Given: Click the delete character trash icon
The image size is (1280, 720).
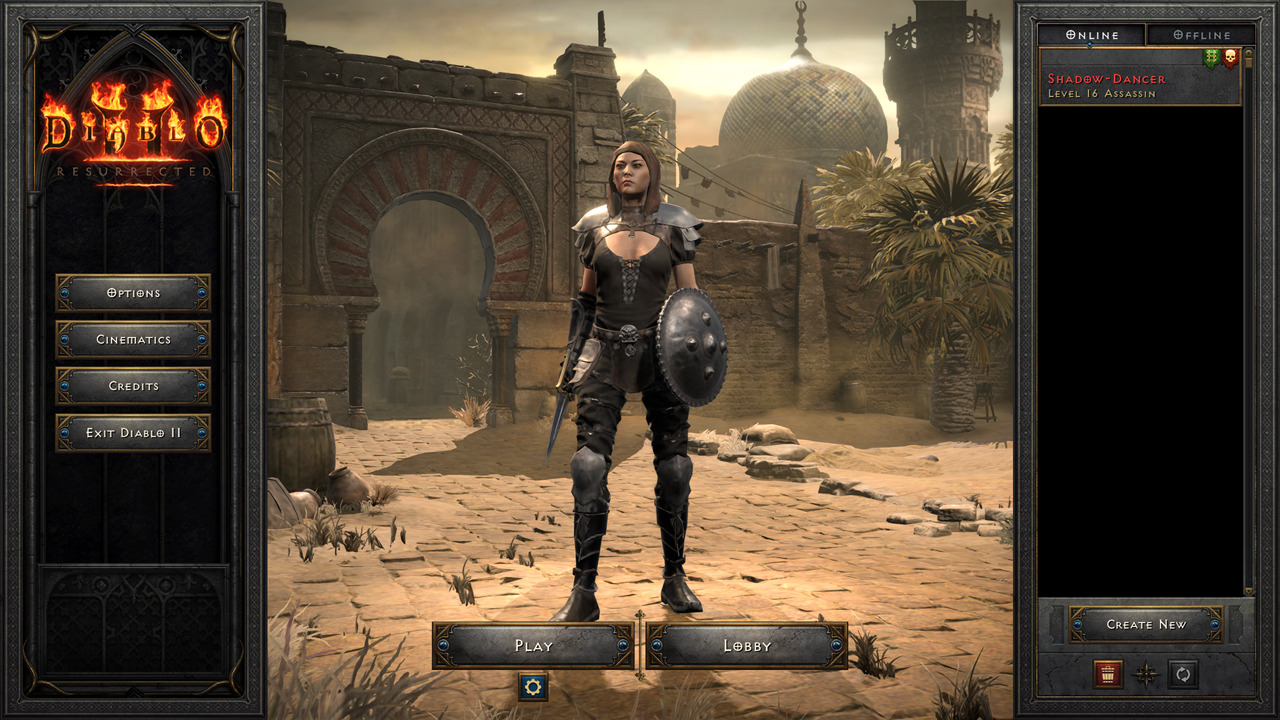Looking at the screenshot, I should pos(1106,676).
